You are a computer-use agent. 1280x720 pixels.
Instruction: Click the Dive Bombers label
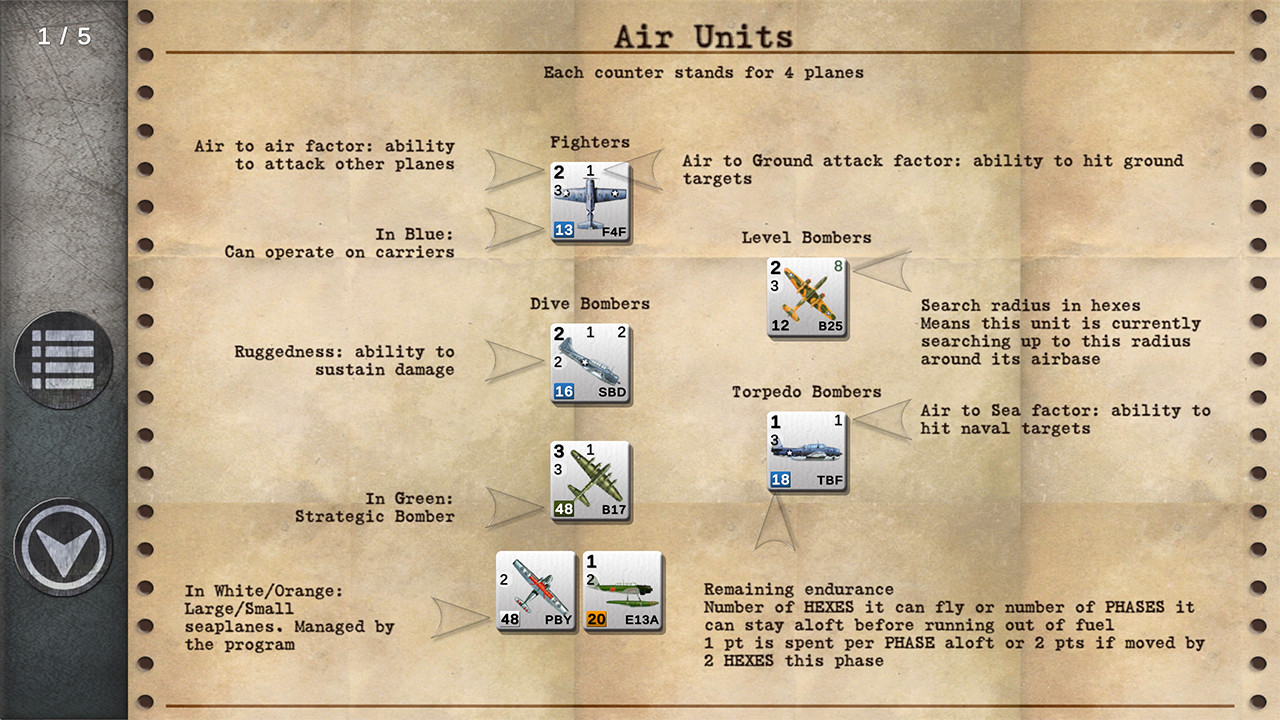589,304
